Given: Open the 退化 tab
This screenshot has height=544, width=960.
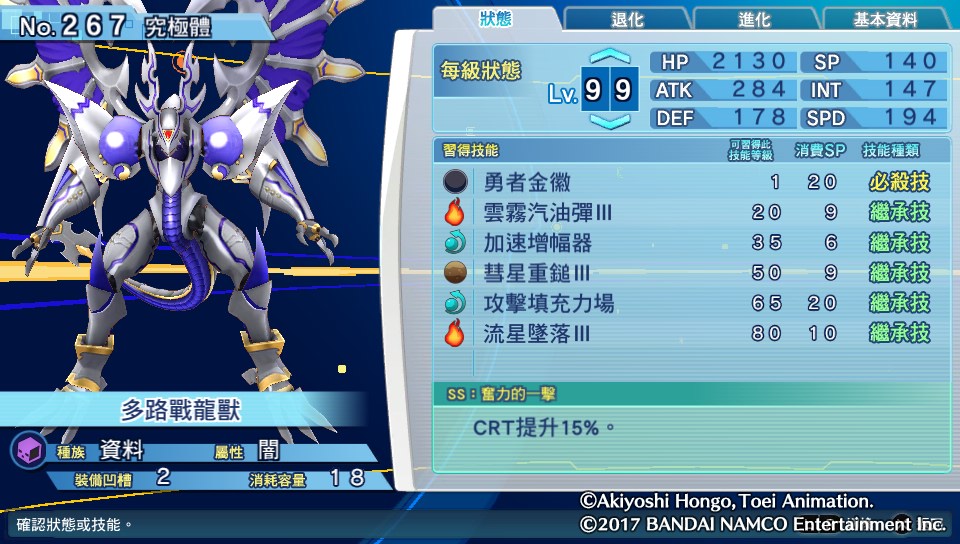Looking at the screenshot, I should pos(627,20).
